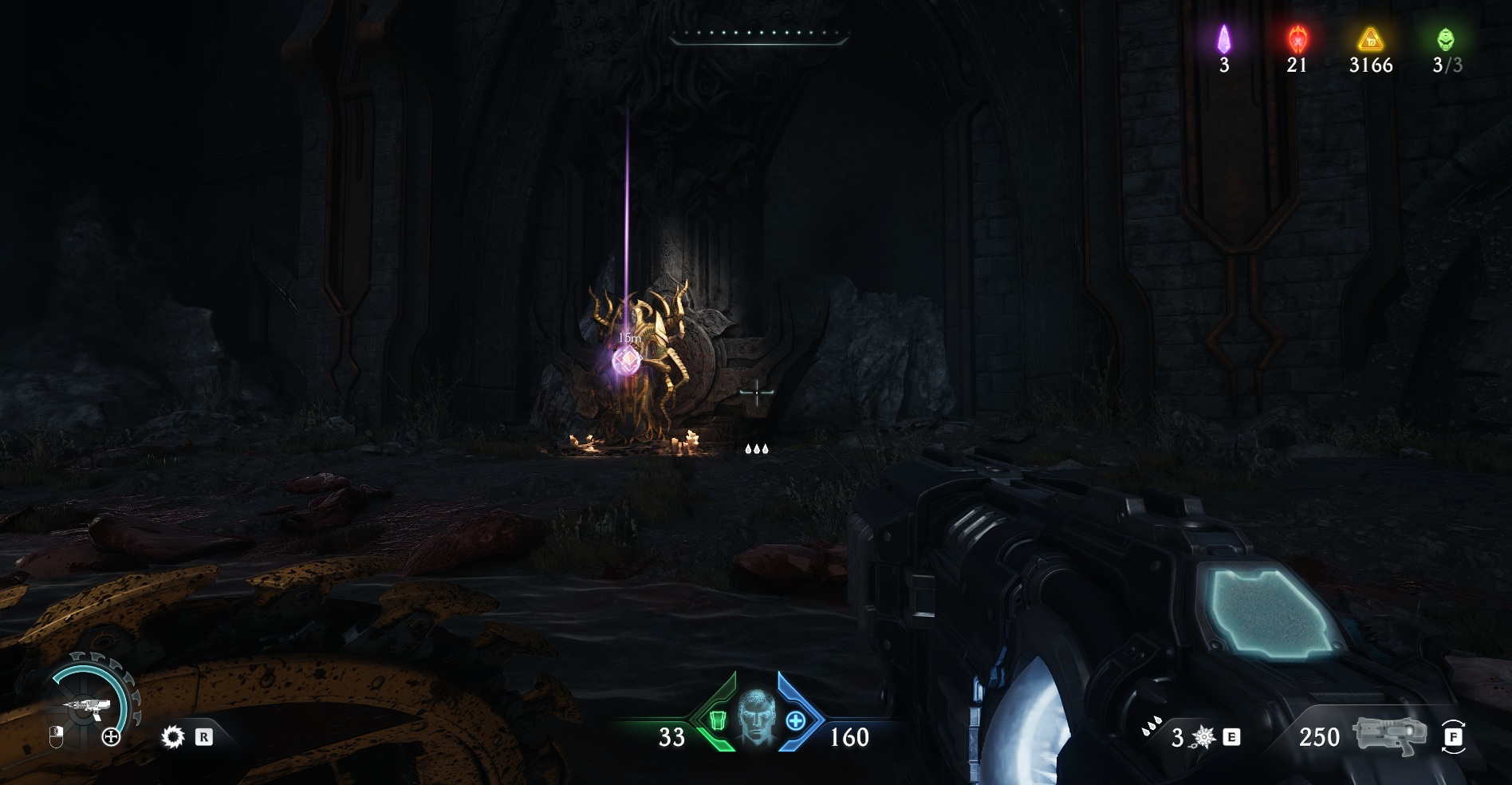Use the spiked grenade icon

pyautogui.click(x=1203, y=737)
